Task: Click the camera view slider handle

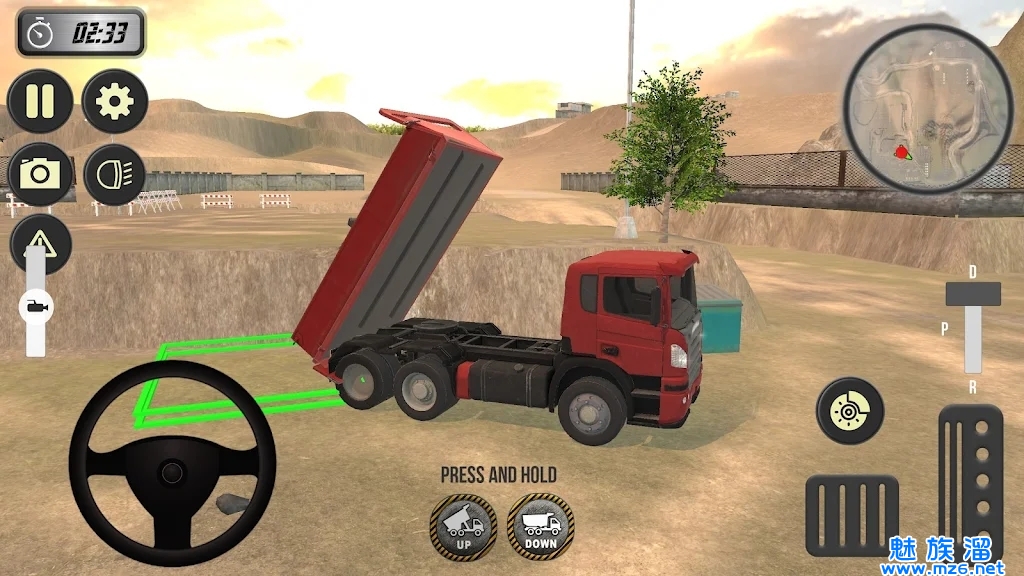Action: coord(36,305)
